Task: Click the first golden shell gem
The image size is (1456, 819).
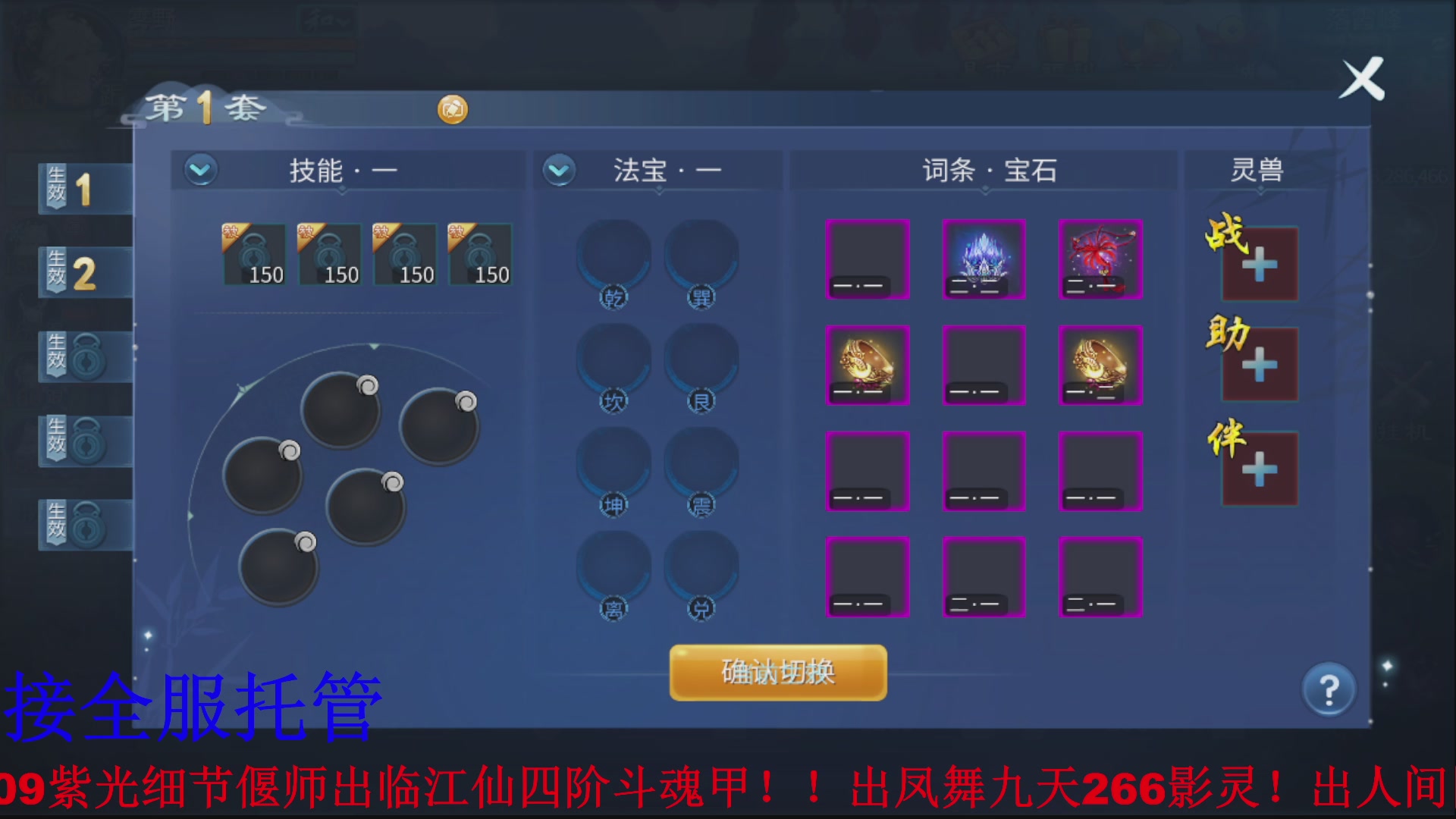Action: coord(868,366)
